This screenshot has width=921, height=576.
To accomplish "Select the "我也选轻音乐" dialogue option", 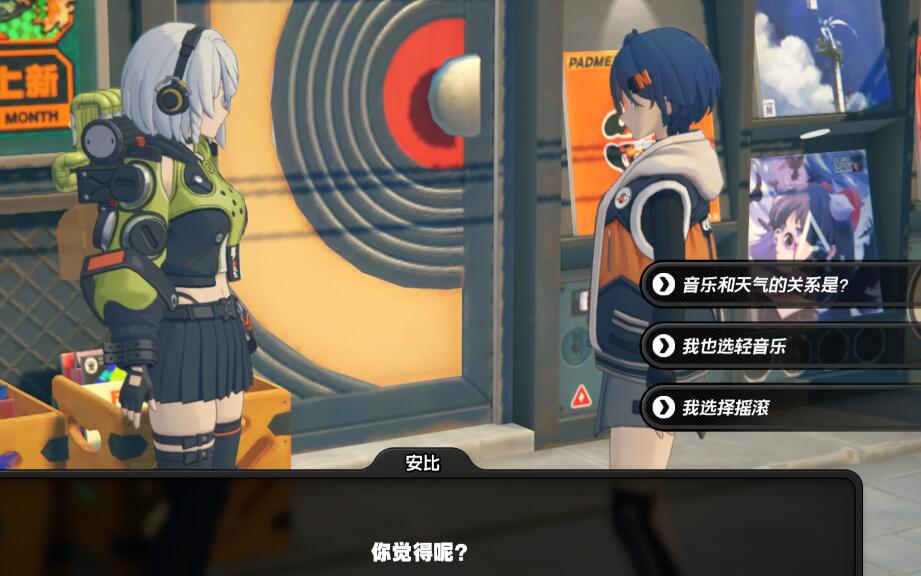I will tap(734, 346).
